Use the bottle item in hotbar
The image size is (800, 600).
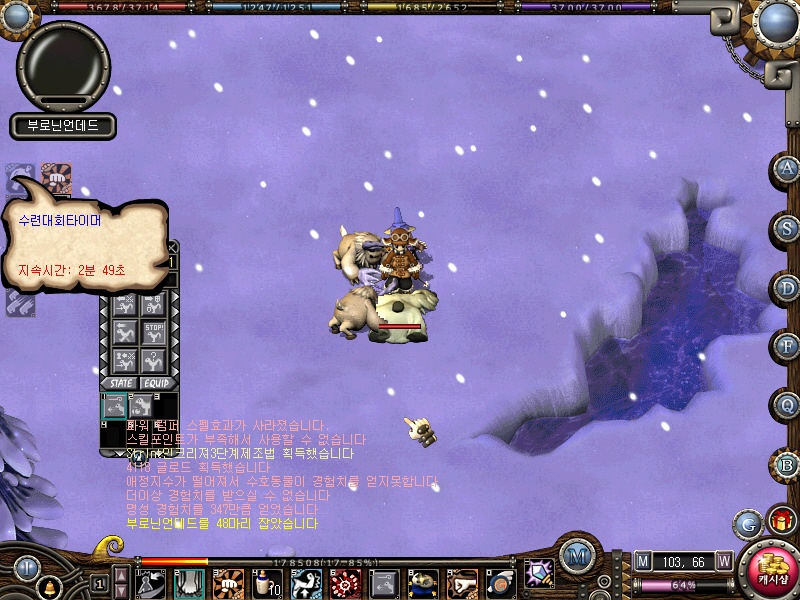pos(263,581)
